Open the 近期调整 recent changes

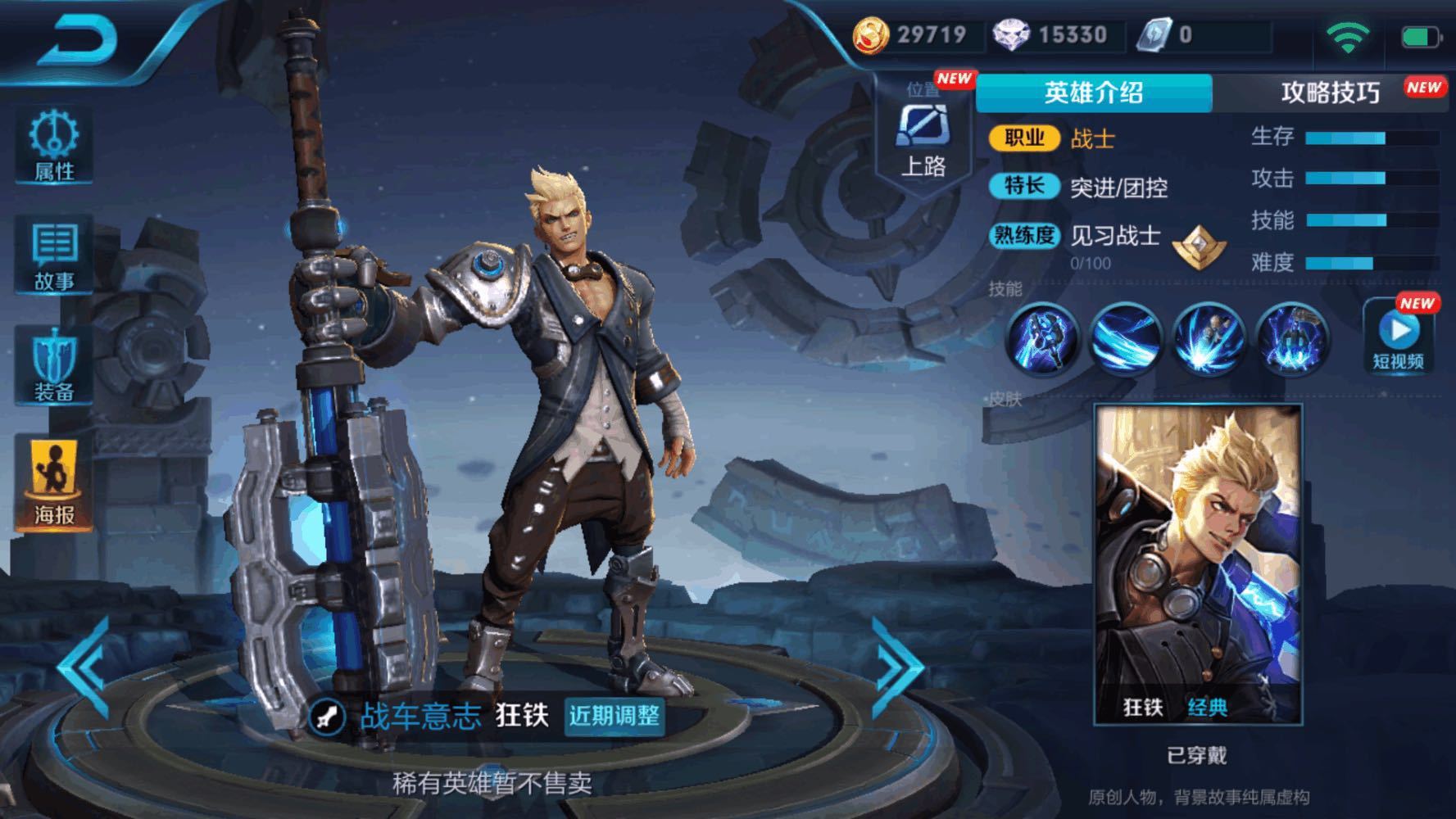pyautogui.click(x=615, y=716)
